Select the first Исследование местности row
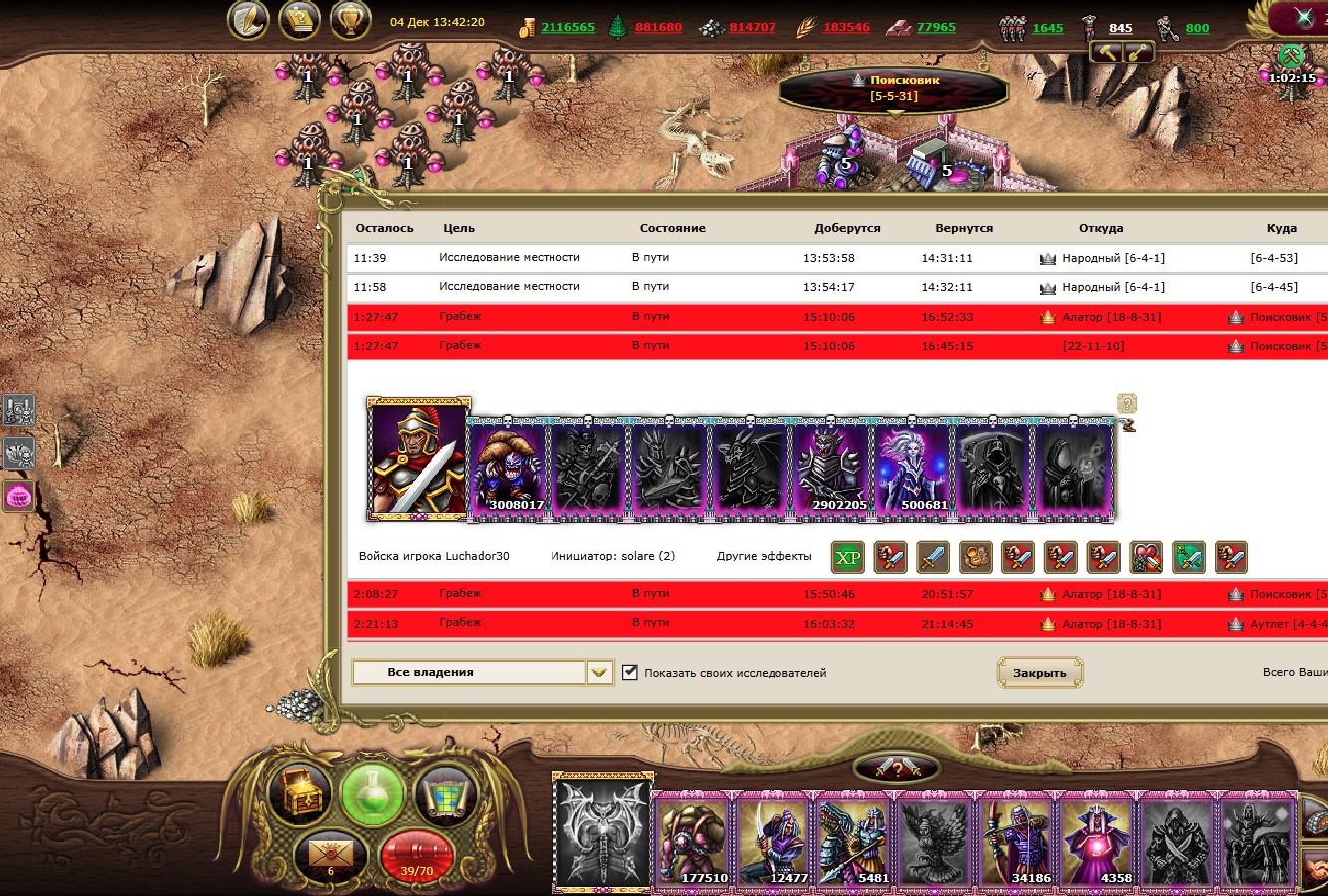Image resolution: width=1328 pixels, height=896 pixels. coord(509,258)
